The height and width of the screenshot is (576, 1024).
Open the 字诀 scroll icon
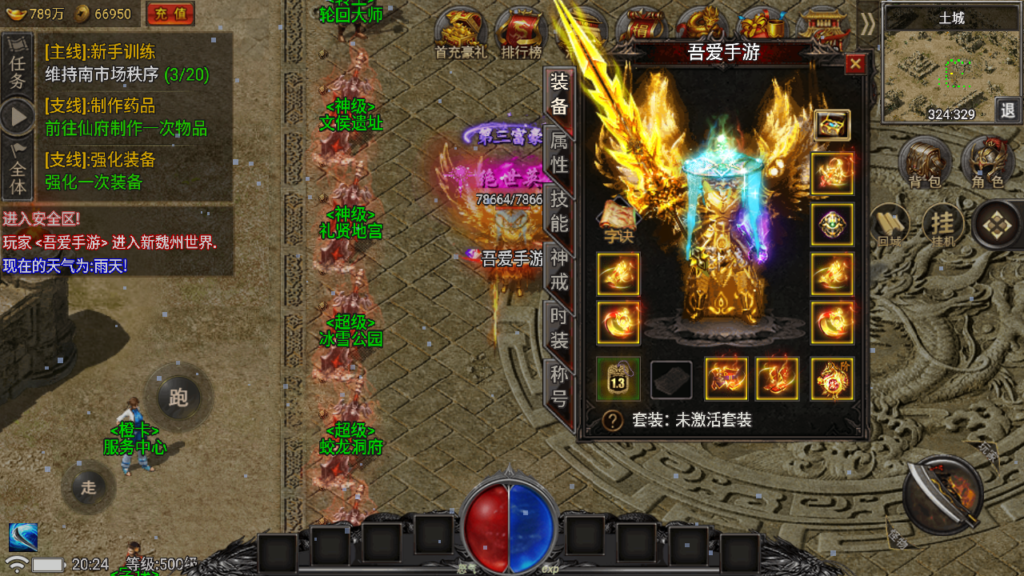coord(618,219)
